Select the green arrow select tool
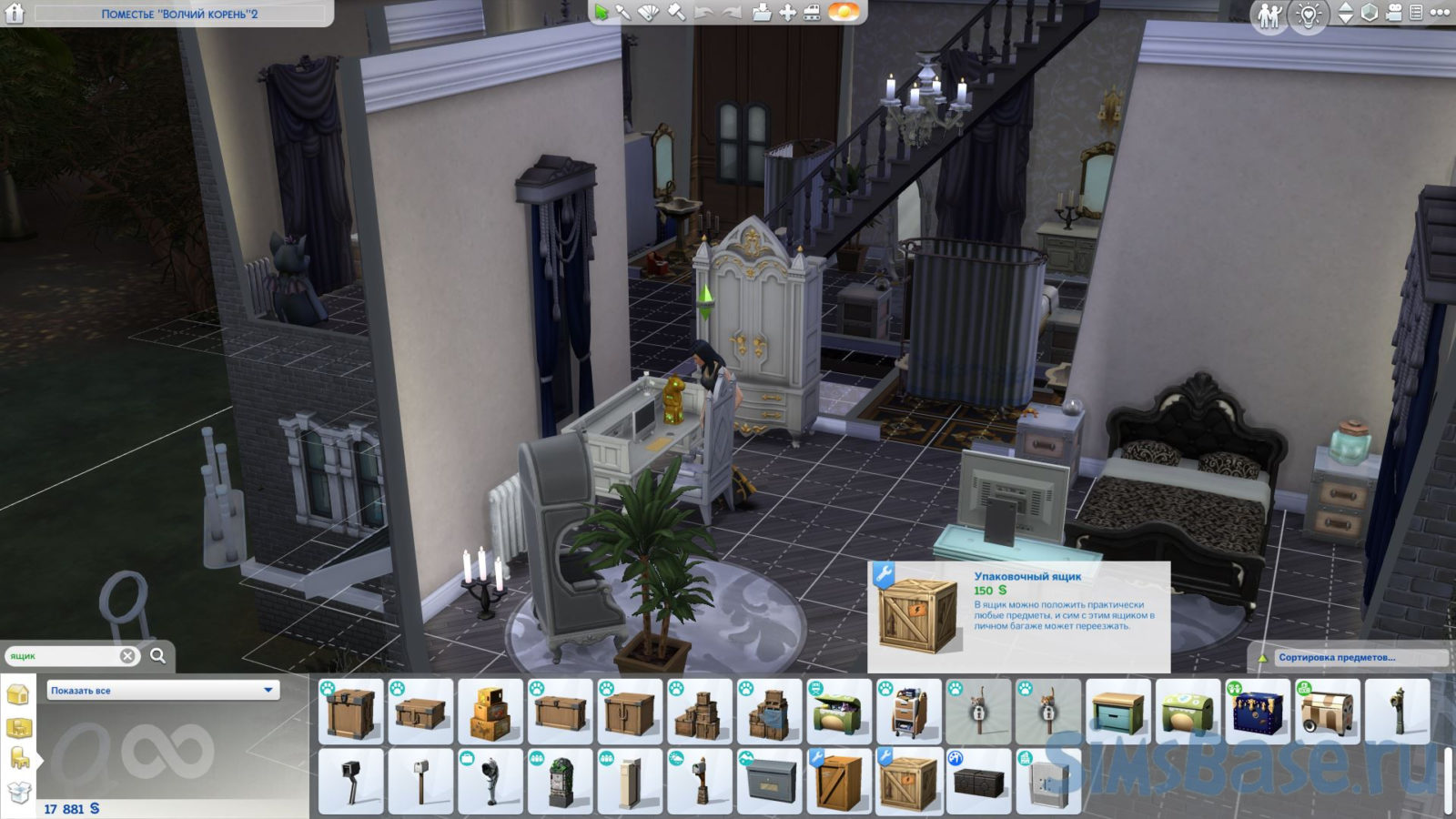Screen dimensions: 1456x819 click(x=601, y=13)
